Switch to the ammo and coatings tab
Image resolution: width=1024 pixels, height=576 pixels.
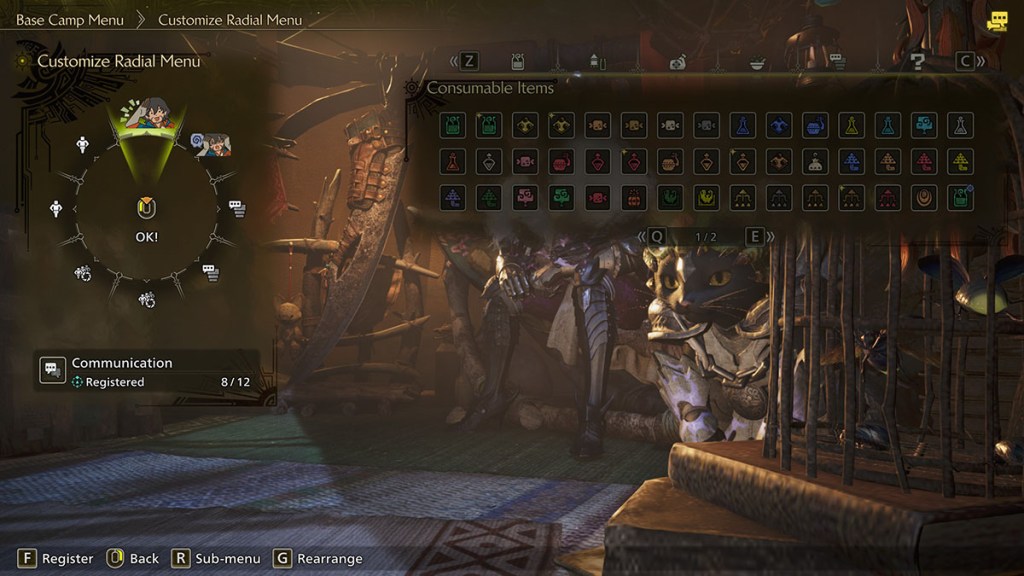coord(598,62)
